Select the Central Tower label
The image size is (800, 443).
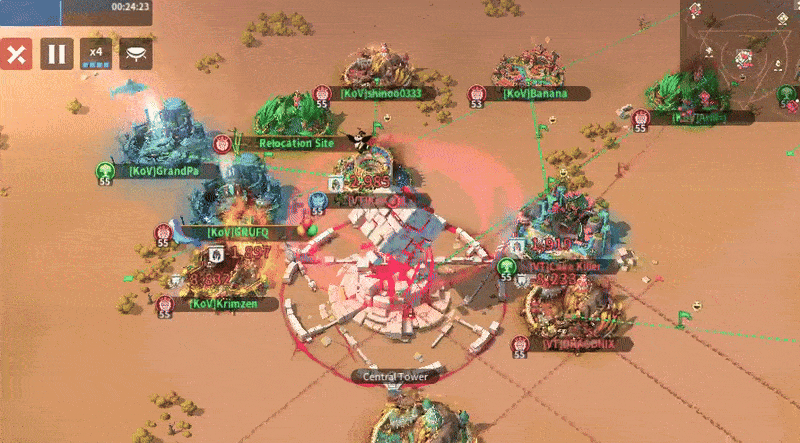point(394,377)
